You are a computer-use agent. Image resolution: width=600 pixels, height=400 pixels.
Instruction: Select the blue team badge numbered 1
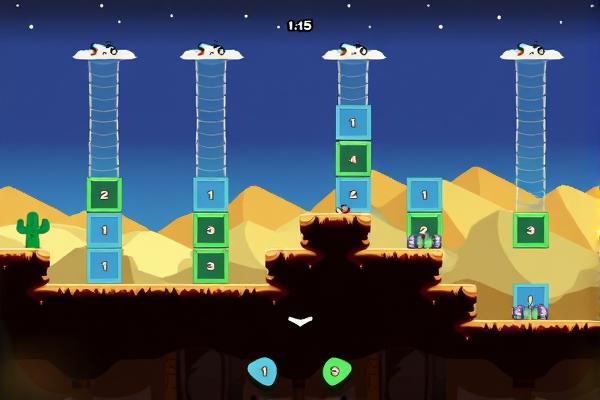pyautogui.click(x=263, y=371)
